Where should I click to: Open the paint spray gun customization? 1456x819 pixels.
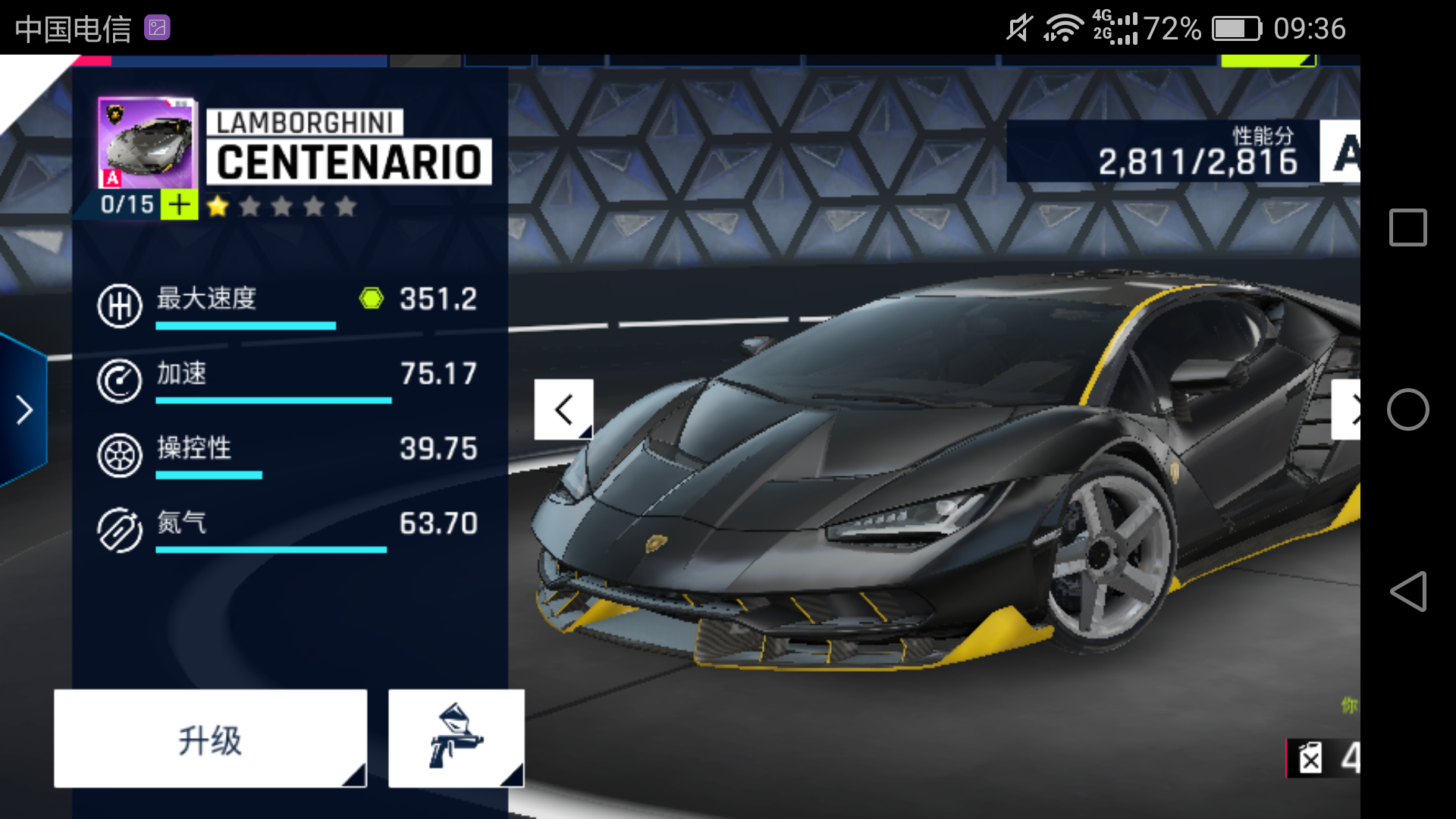point(456,739)
